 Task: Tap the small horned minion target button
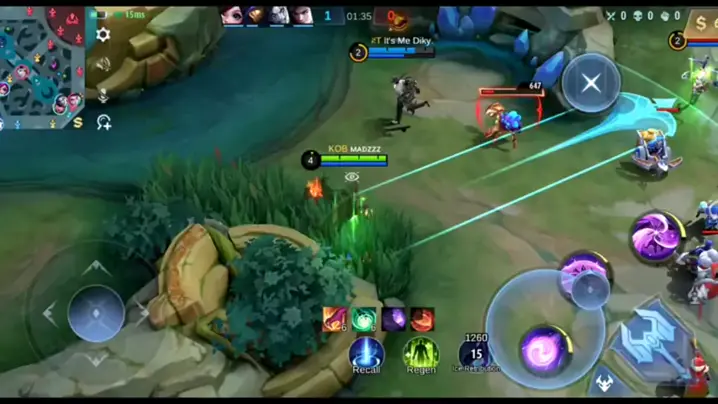coord(606,382)
